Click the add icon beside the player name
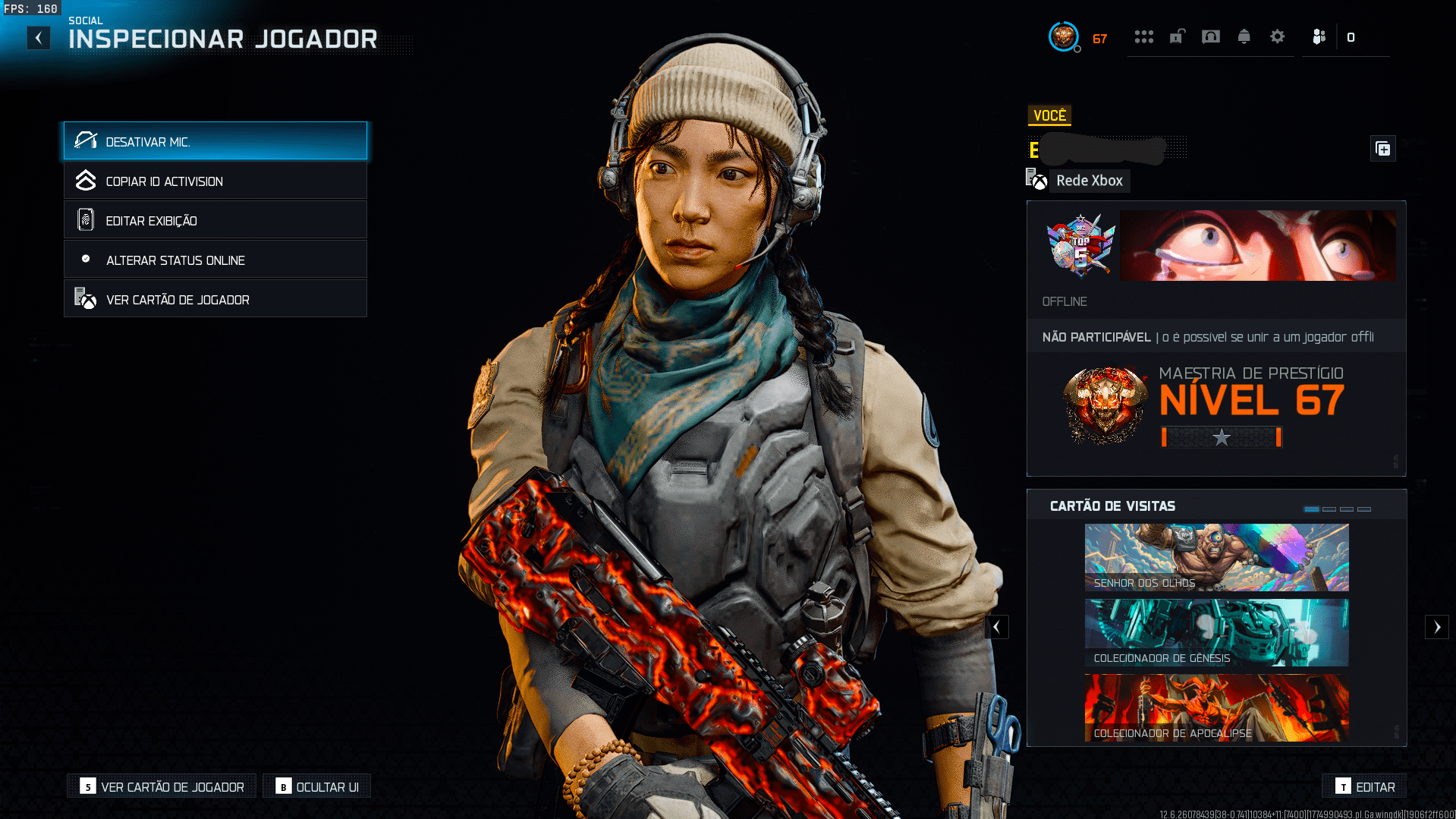 pos(1382,148)
